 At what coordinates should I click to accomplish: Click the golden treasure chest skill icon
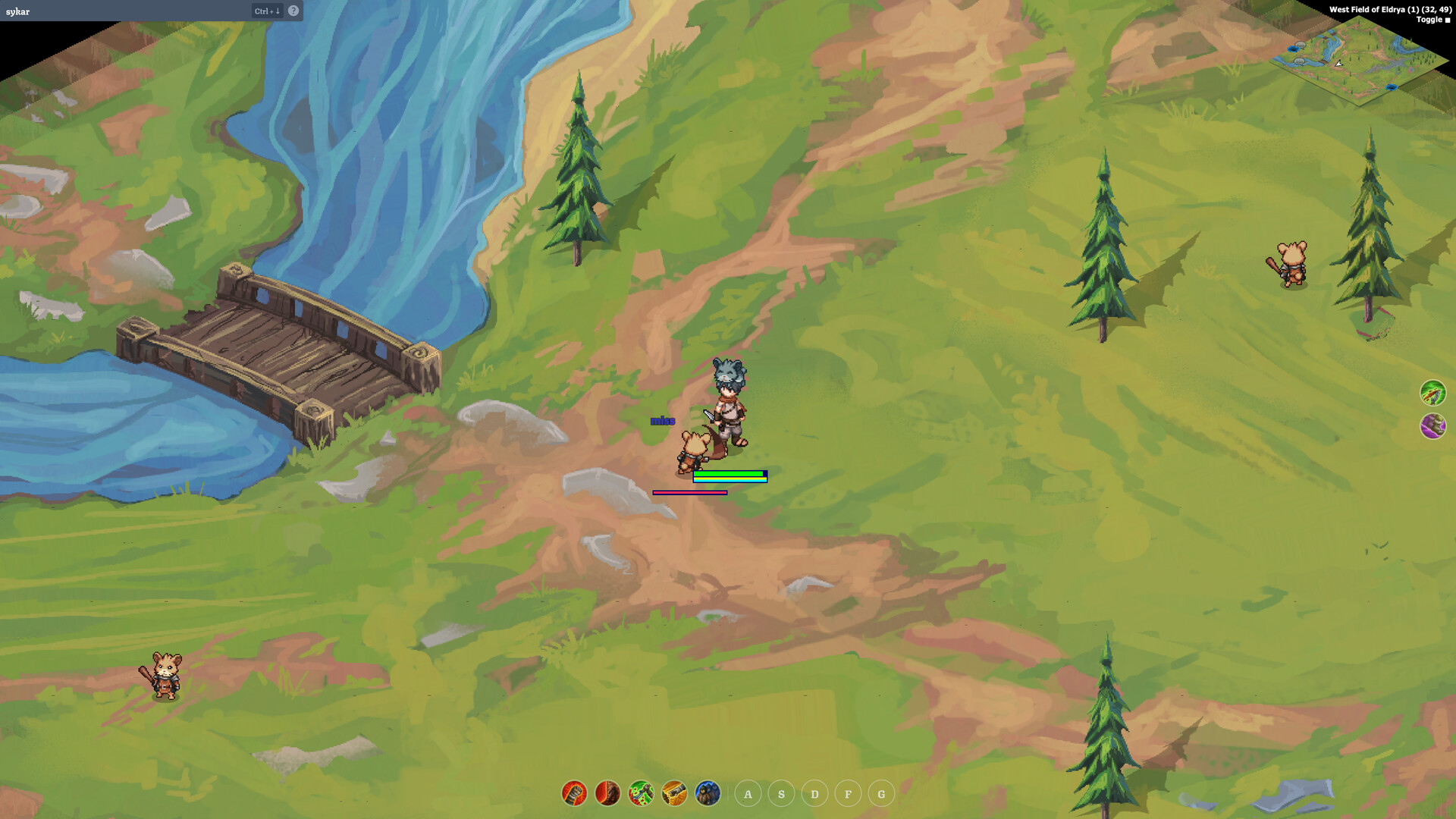tap(674, 794)
